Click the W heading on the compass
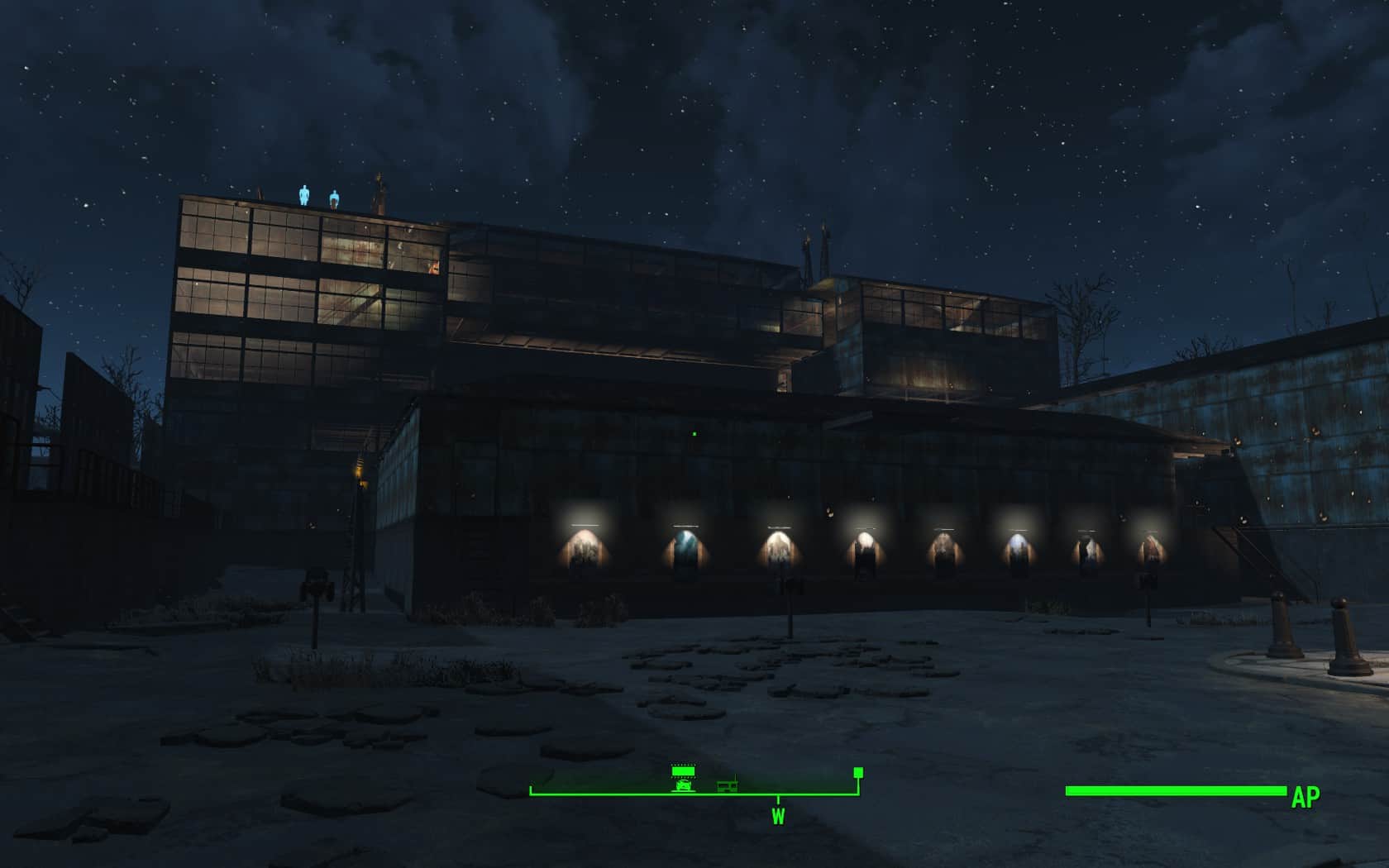 point(778,817)
